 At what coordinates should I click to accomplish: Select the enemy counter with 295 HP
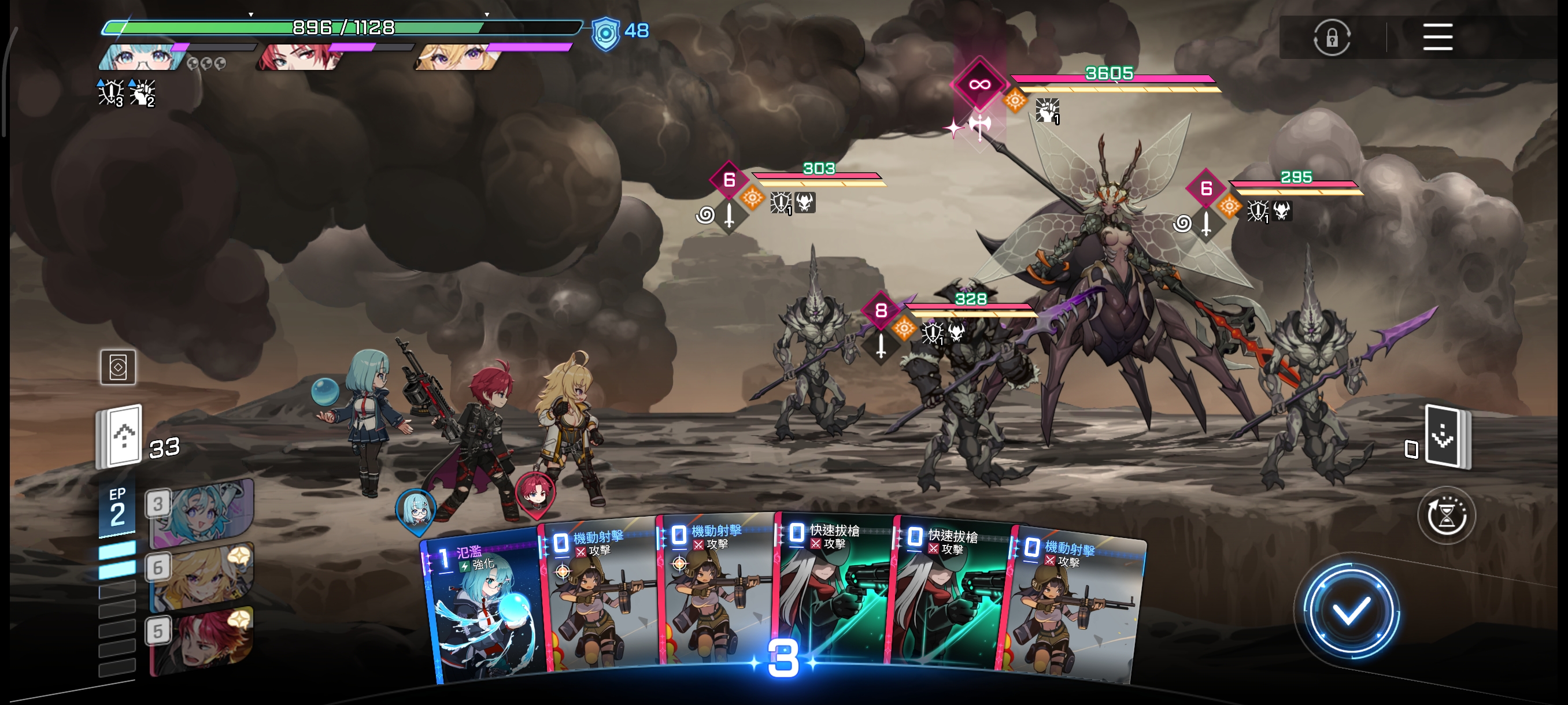[x=1205, y=189]
